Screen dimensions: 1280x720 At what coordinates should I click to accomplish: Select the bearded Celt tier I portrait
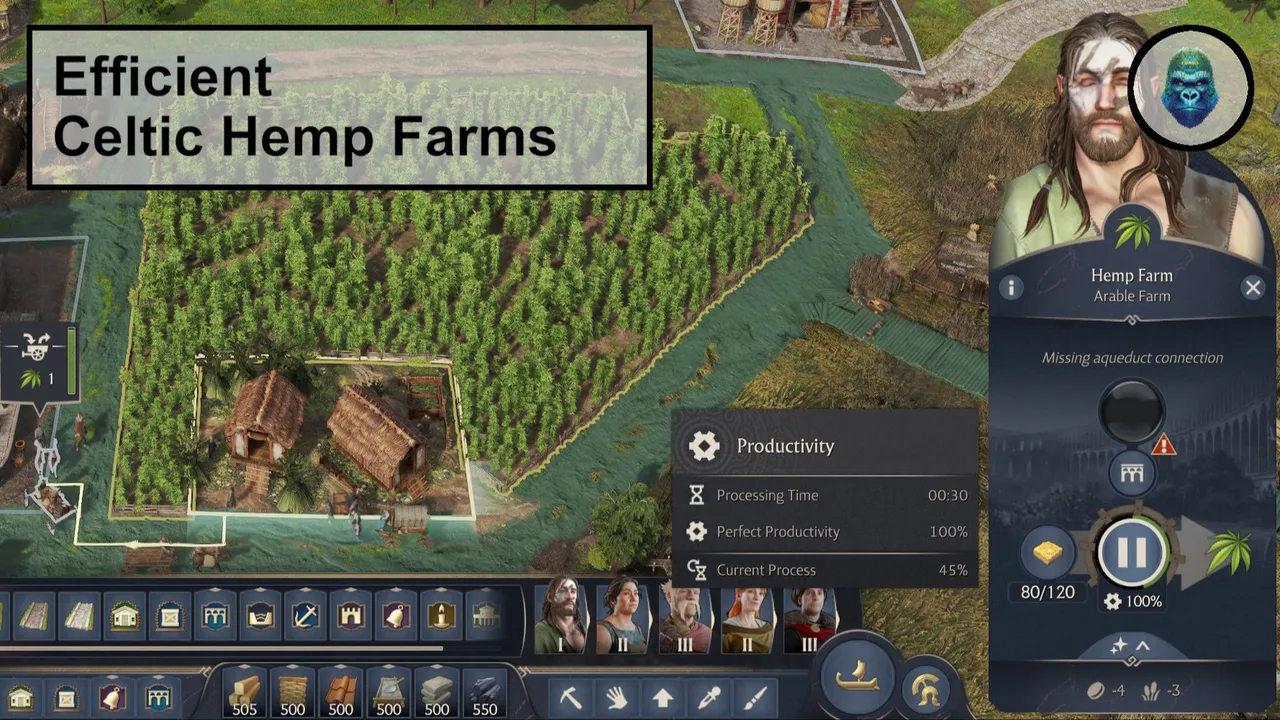[x=561, y=616]
